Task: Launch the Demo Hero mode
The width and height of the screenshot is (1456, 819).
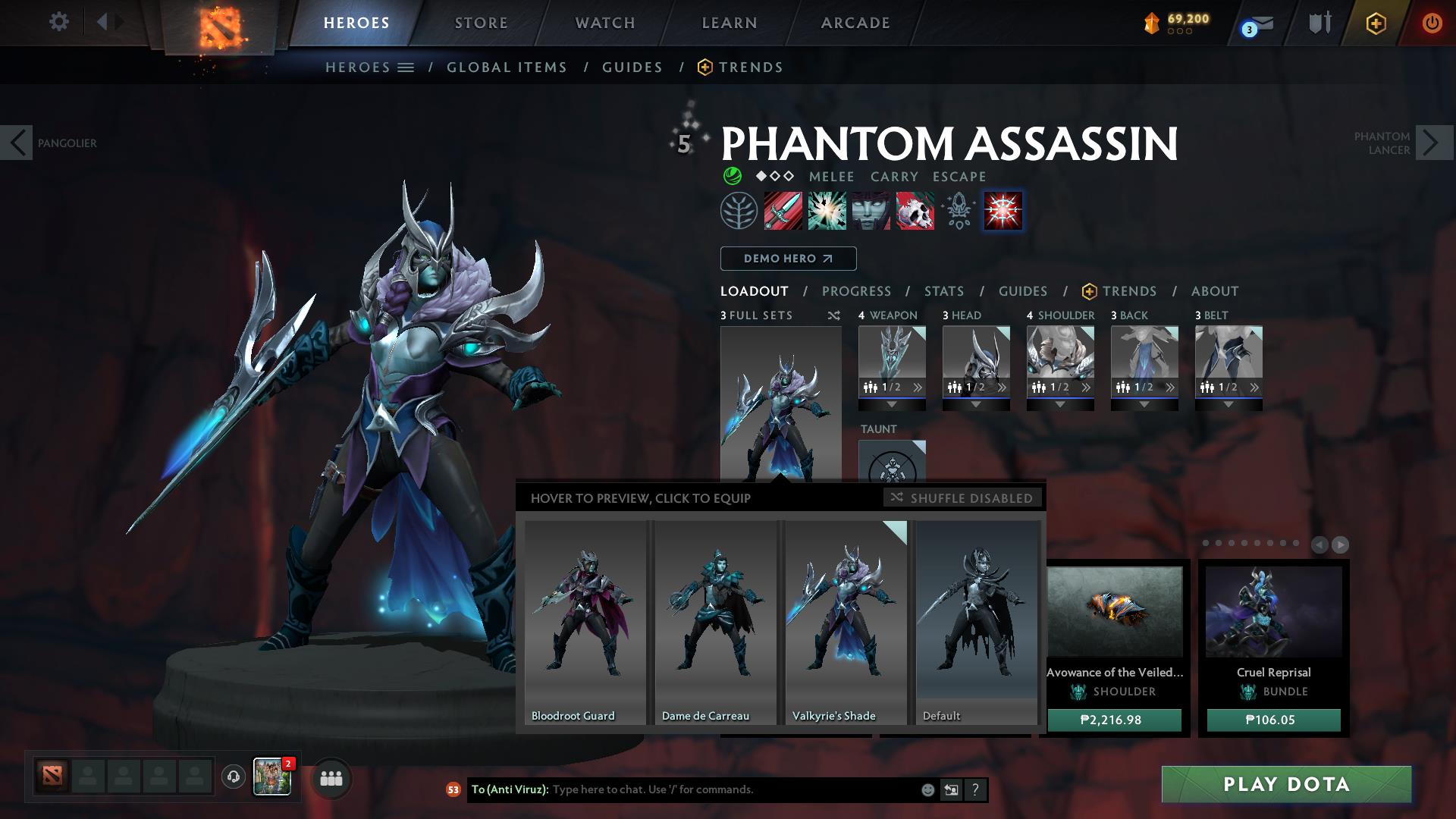Action: click(x=788, y=259)
